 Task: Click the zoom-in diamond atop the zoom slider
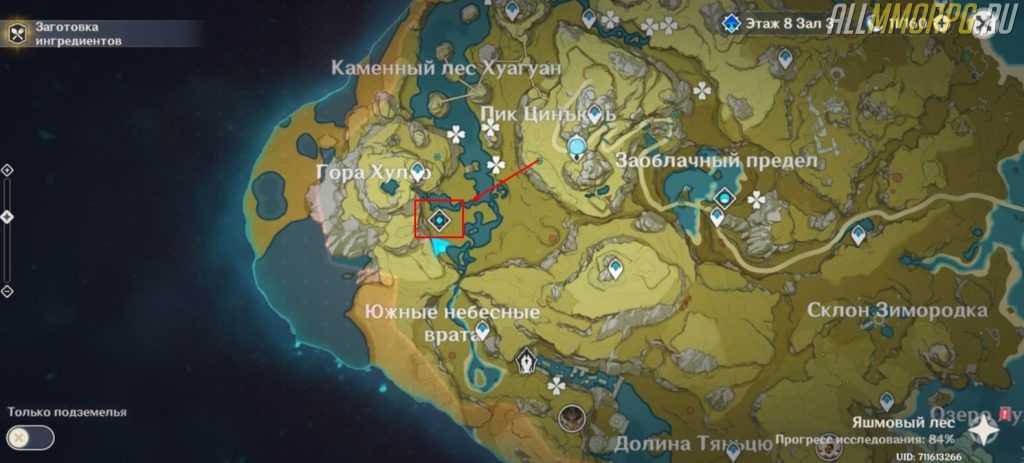click(x=7, y=170)
